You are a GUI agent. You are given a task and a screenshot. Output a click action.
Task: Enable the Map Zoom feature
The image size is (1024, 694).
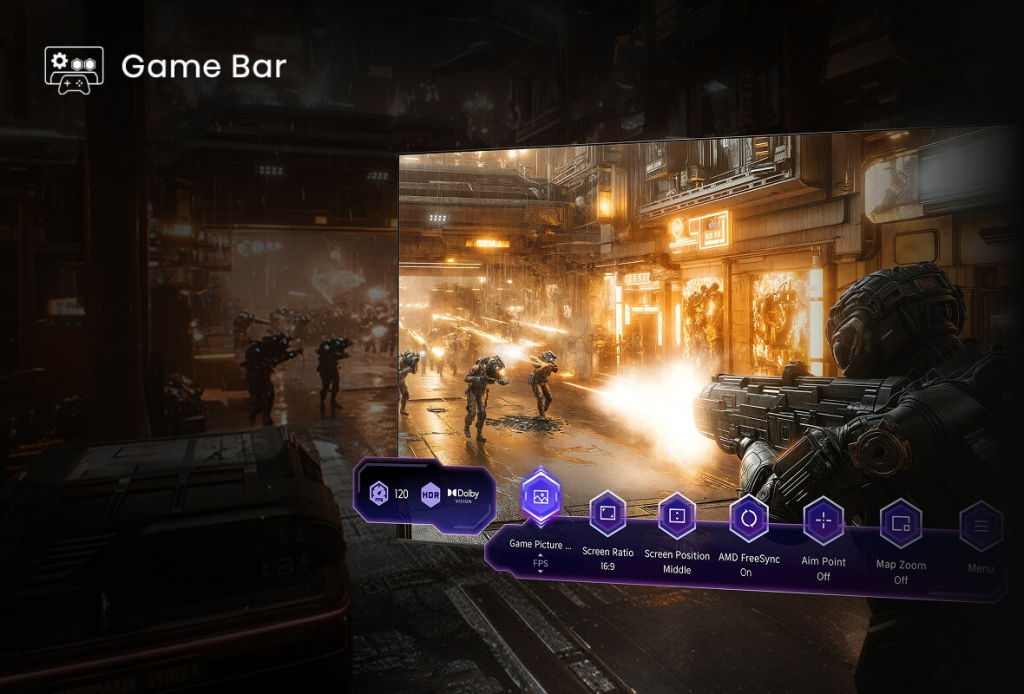(x=900, y=524)
